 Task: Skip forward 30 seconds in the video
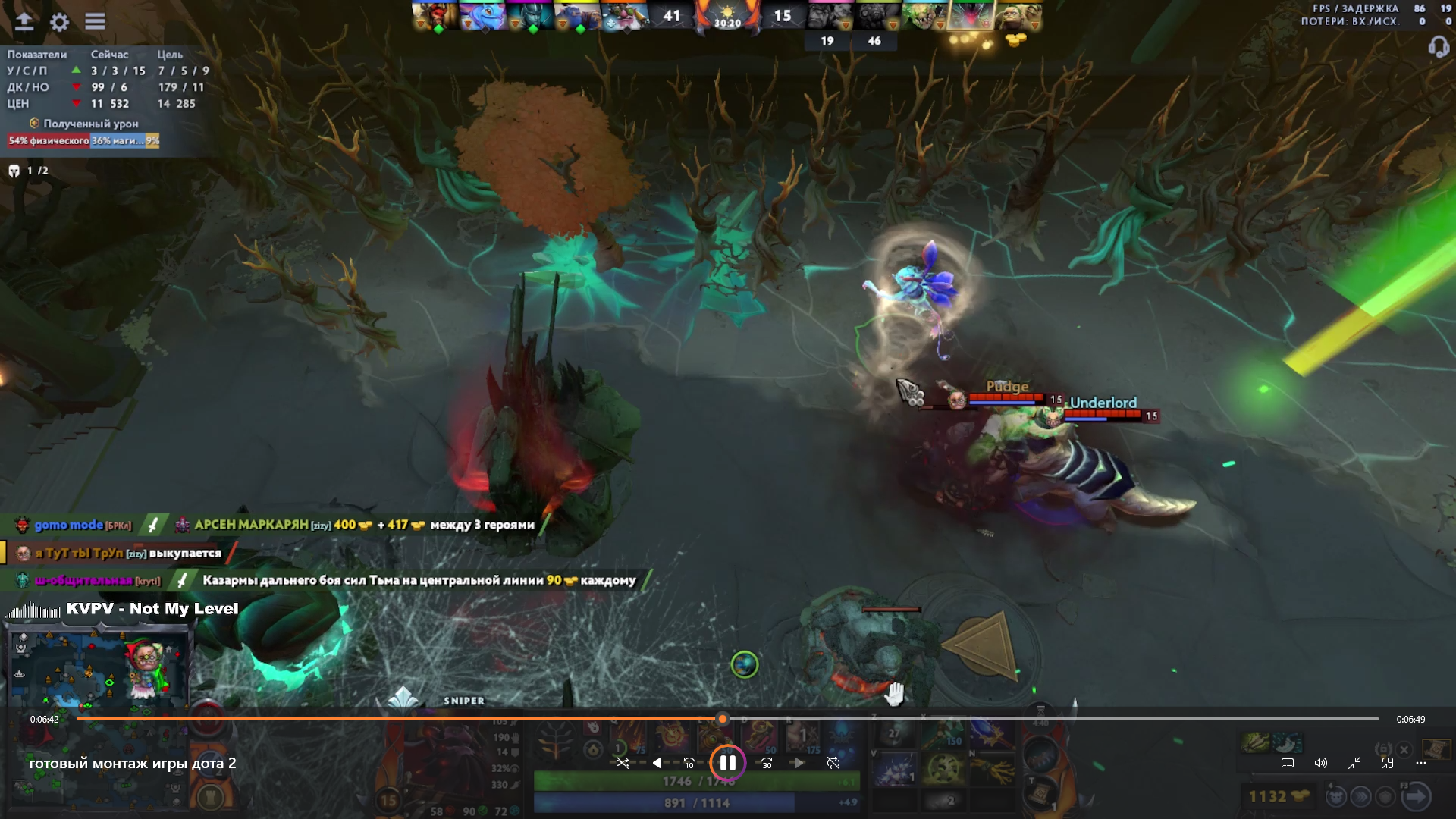(x=767, y=763)
